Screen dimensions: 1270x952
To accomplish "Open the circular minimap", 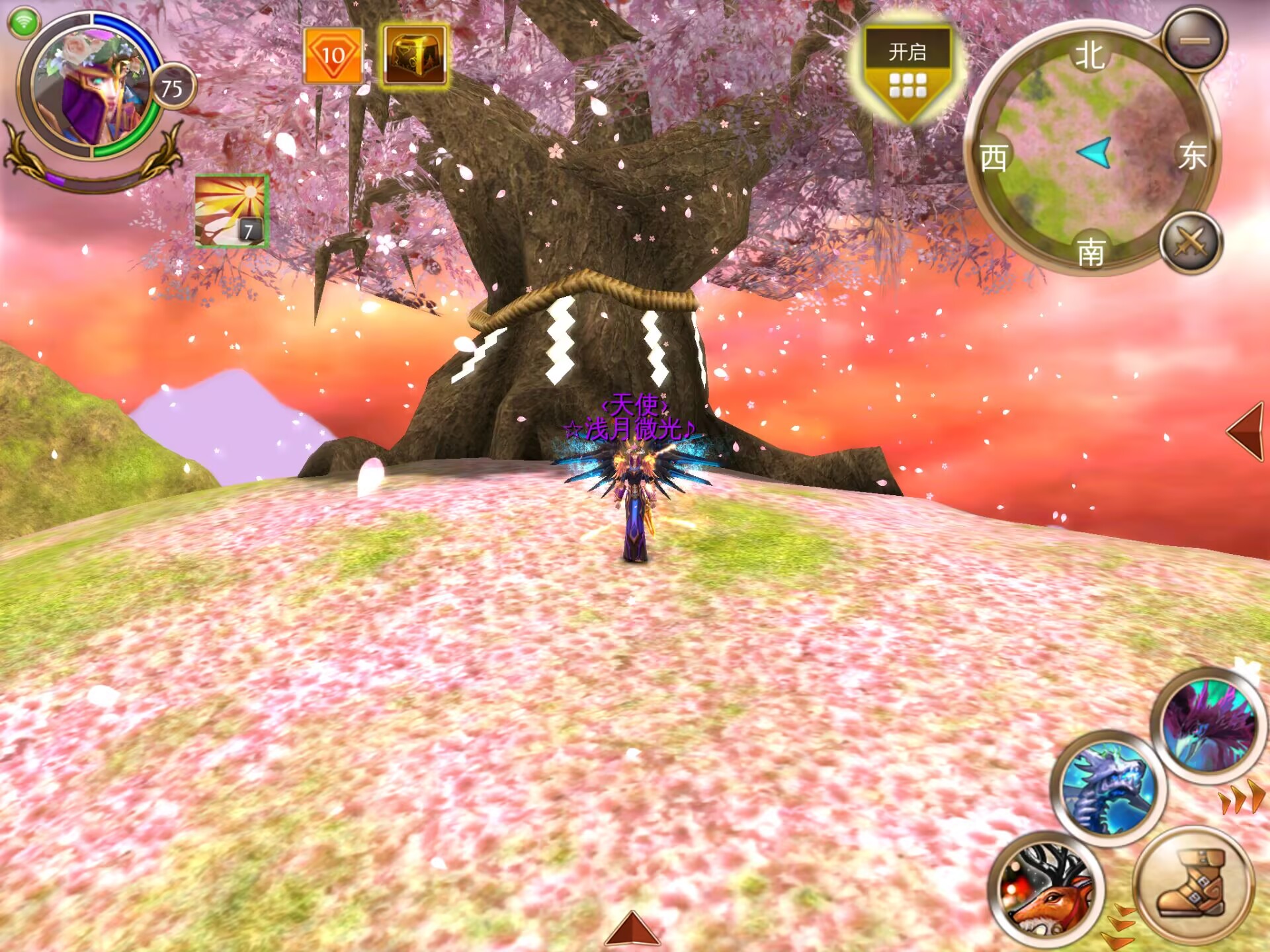I will click(x=1091, y=152).
